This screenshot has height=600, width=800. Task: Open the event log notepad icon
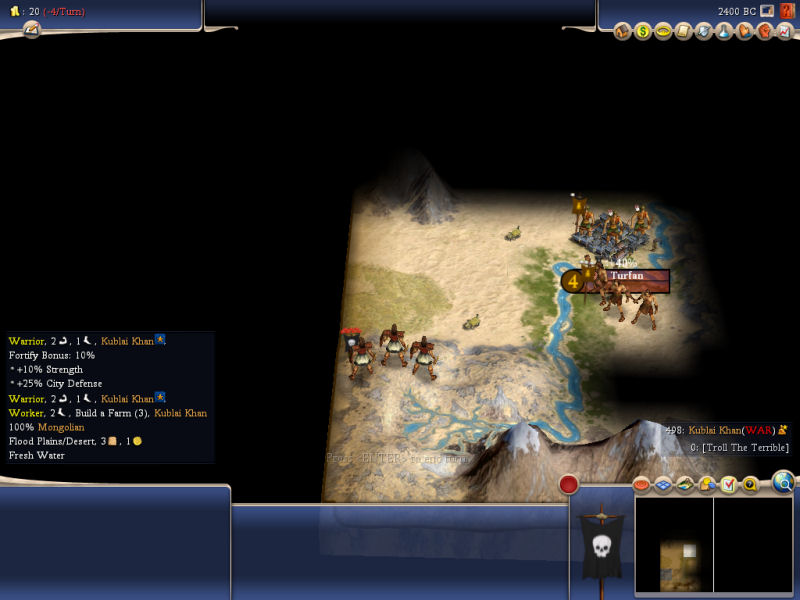click(x=32, y=30)
